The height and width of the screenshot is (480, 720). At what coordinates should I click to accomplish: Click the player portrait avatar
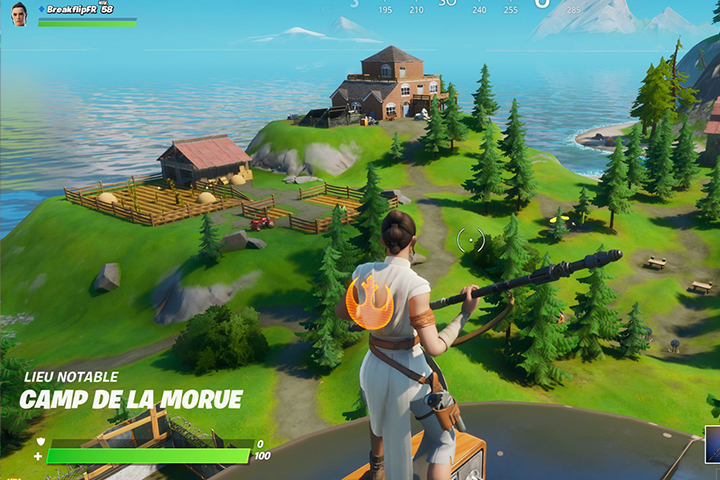(x=19, y=13)
